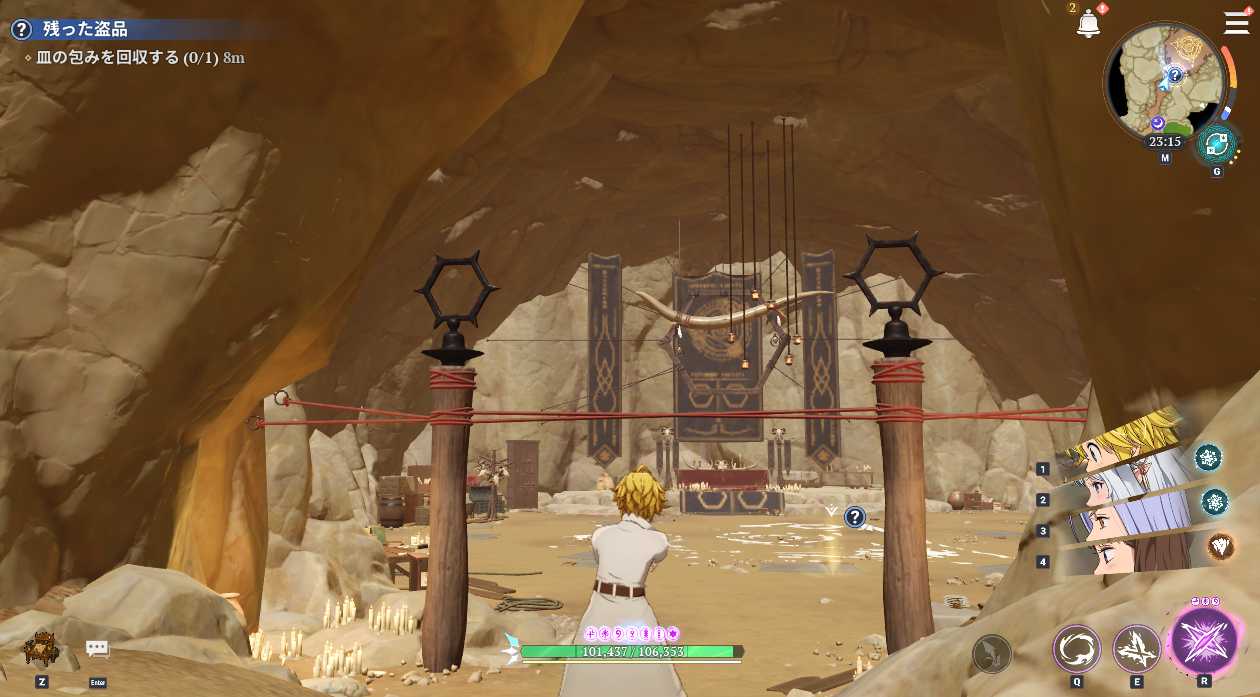The image size is (1260, 697).
Task: Click the orange burst icon beside the third portrait
Action: 1220,545
